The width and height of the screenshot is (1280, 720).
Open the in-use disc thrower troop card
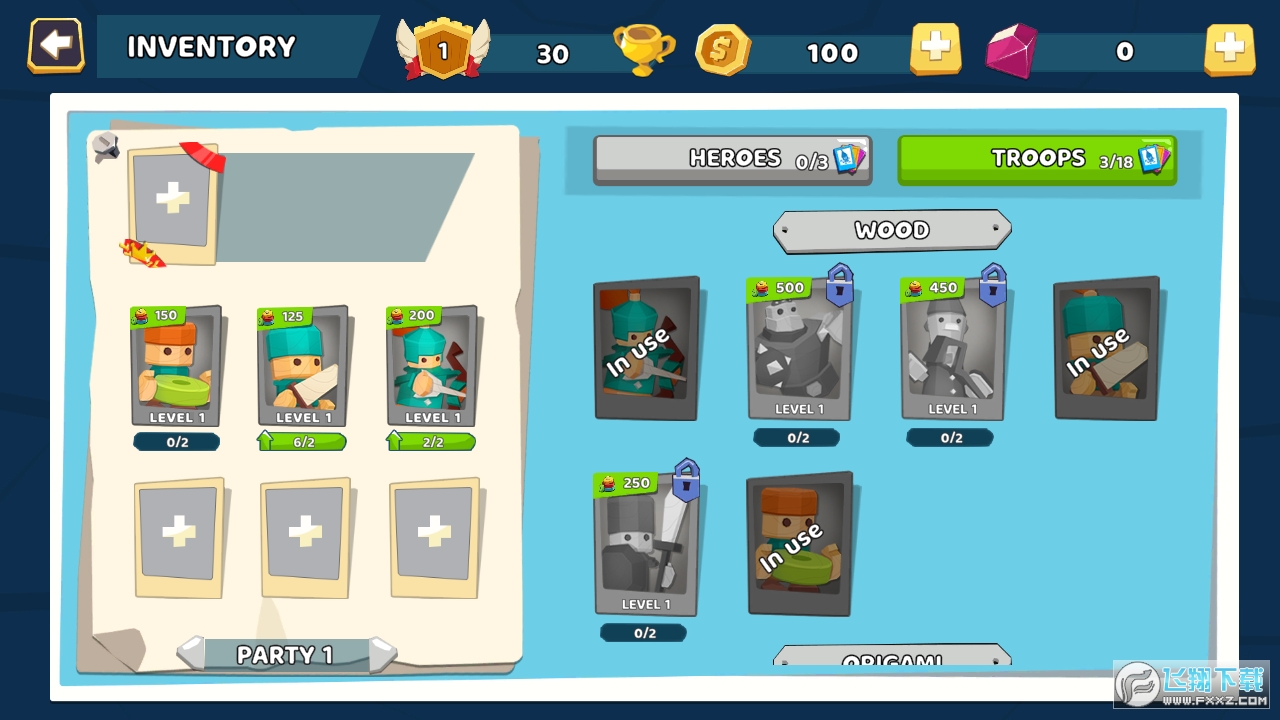tap(799, 545)
